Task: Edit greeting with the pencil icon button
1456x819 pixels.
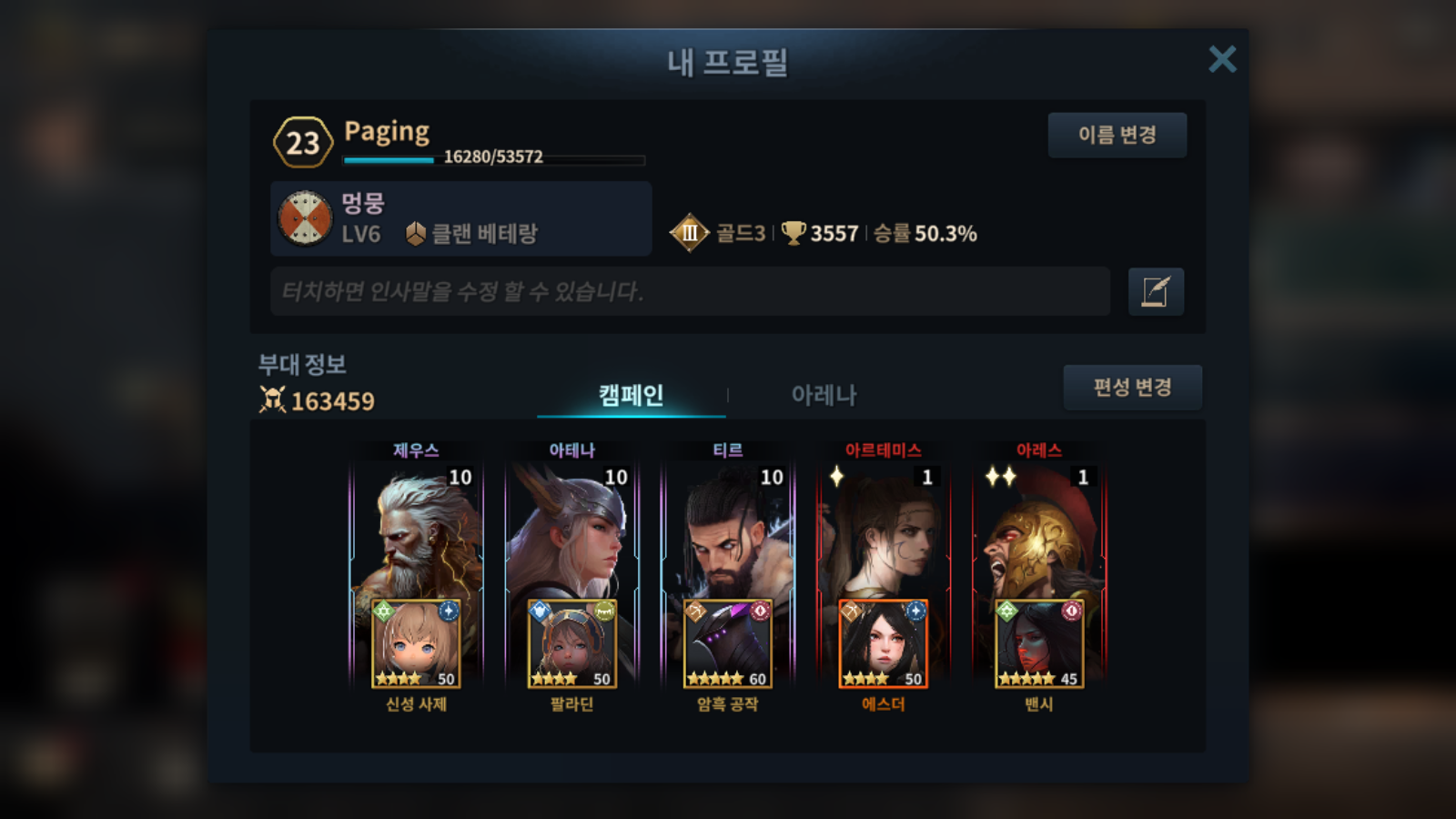Action: pos(1156,291)
